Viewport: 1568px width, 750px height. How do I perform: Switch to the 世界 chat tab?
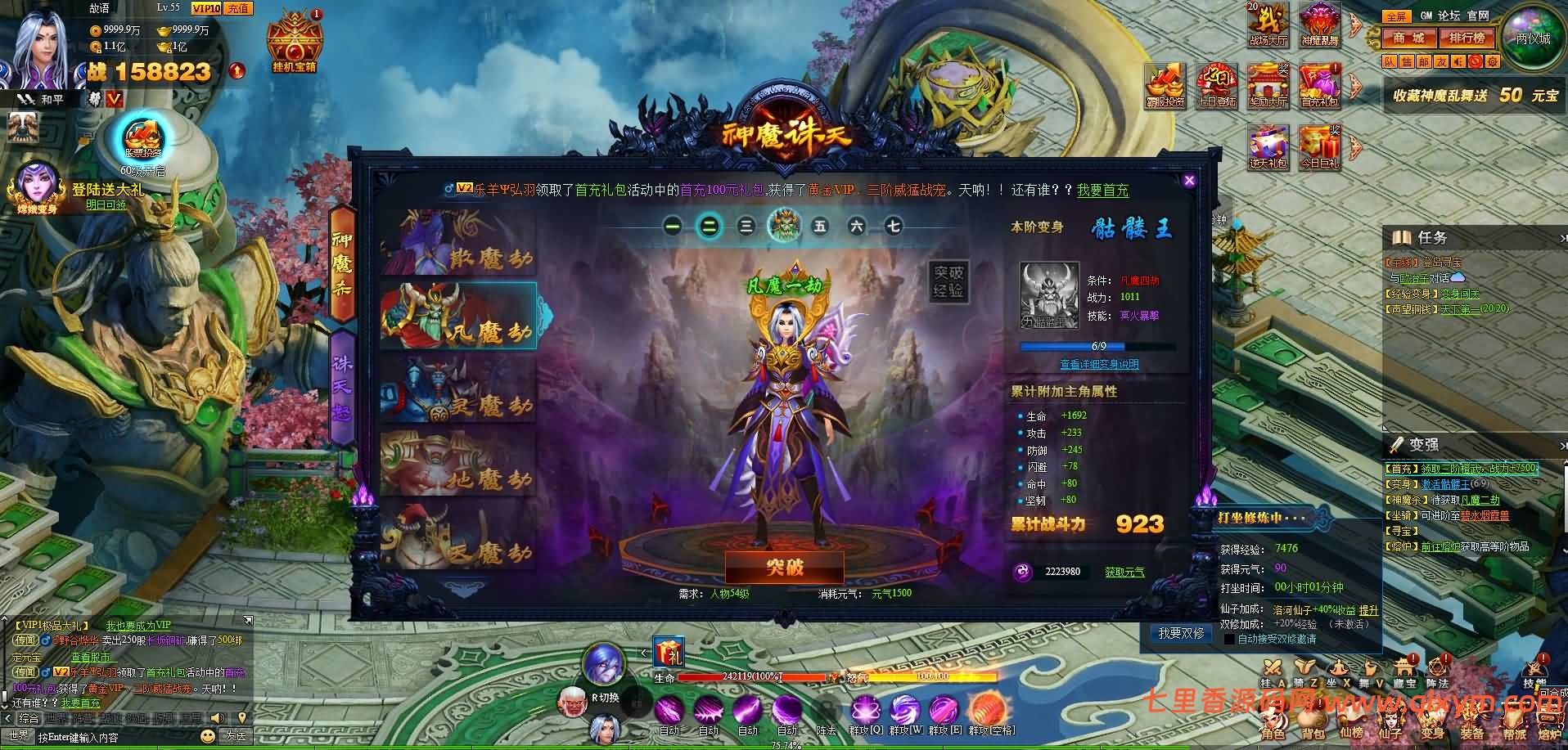pos(56,719)
